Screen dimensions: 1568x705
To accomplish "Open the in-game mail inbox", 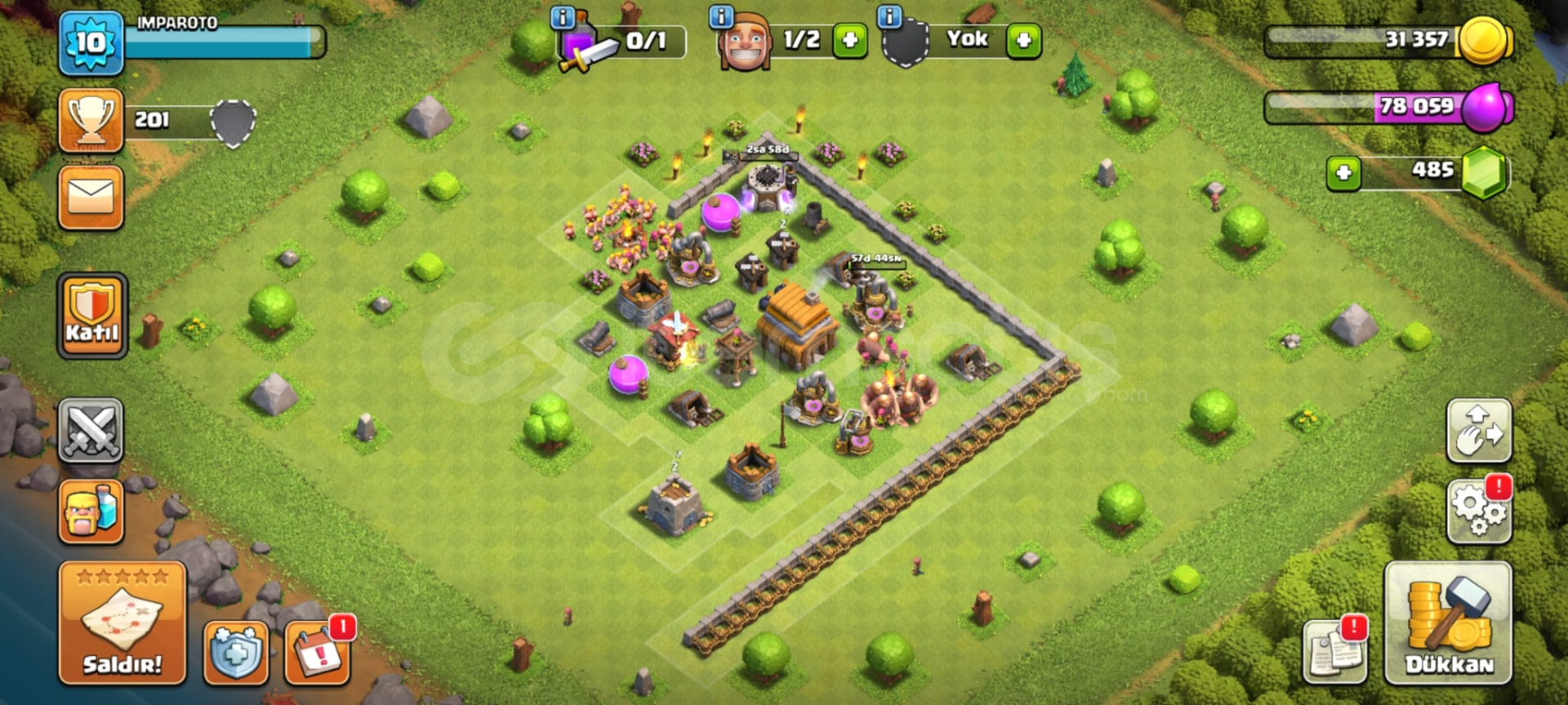I will (91, 196).
